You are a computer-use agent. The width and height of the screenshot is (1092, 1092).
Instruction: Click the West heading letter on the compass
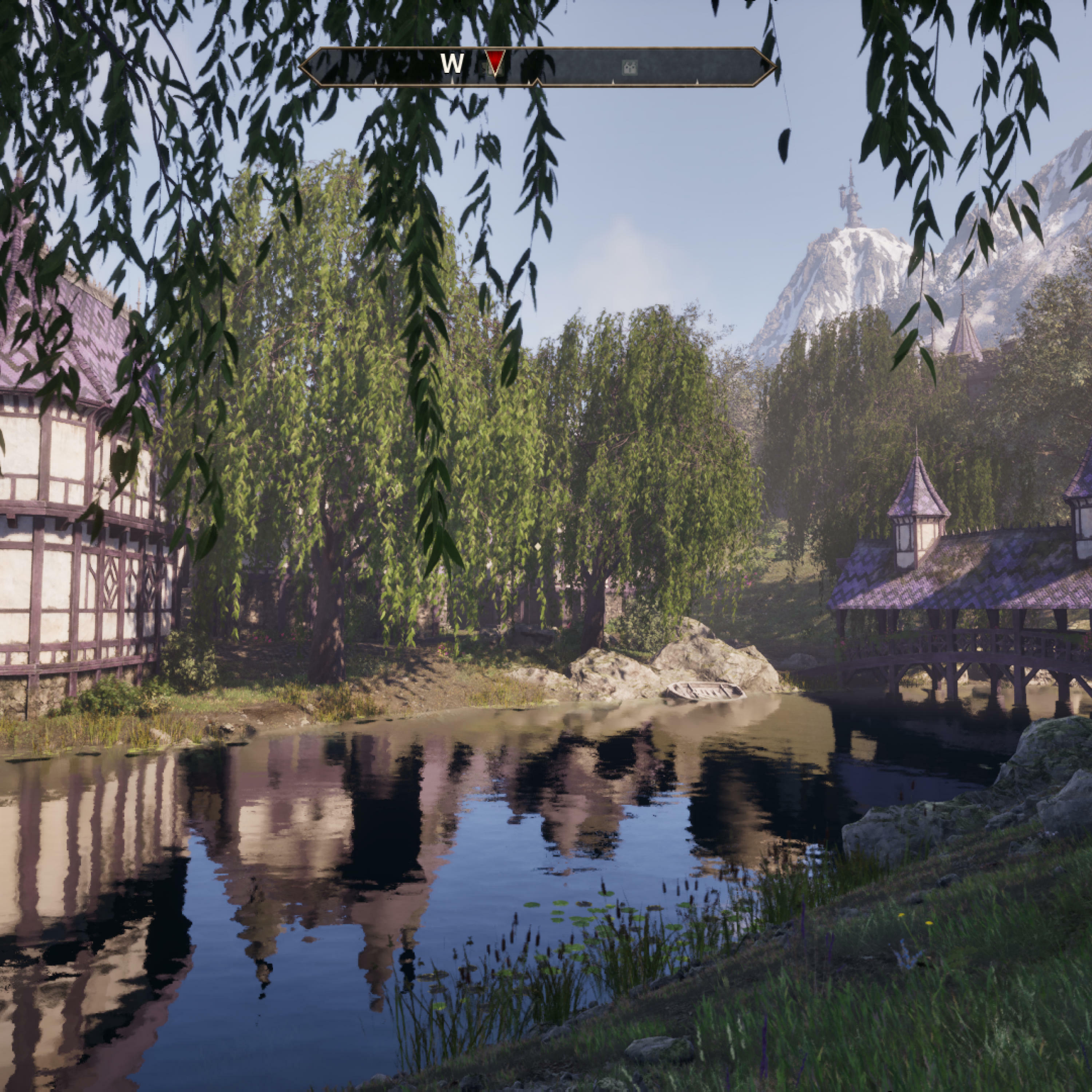point(452,64)
